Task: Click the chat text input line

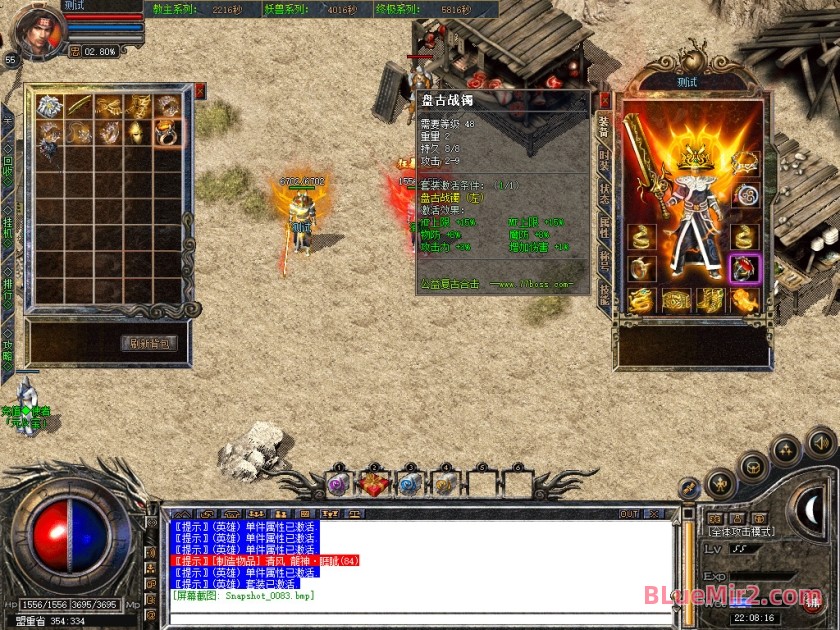Action: coord(420,610)
